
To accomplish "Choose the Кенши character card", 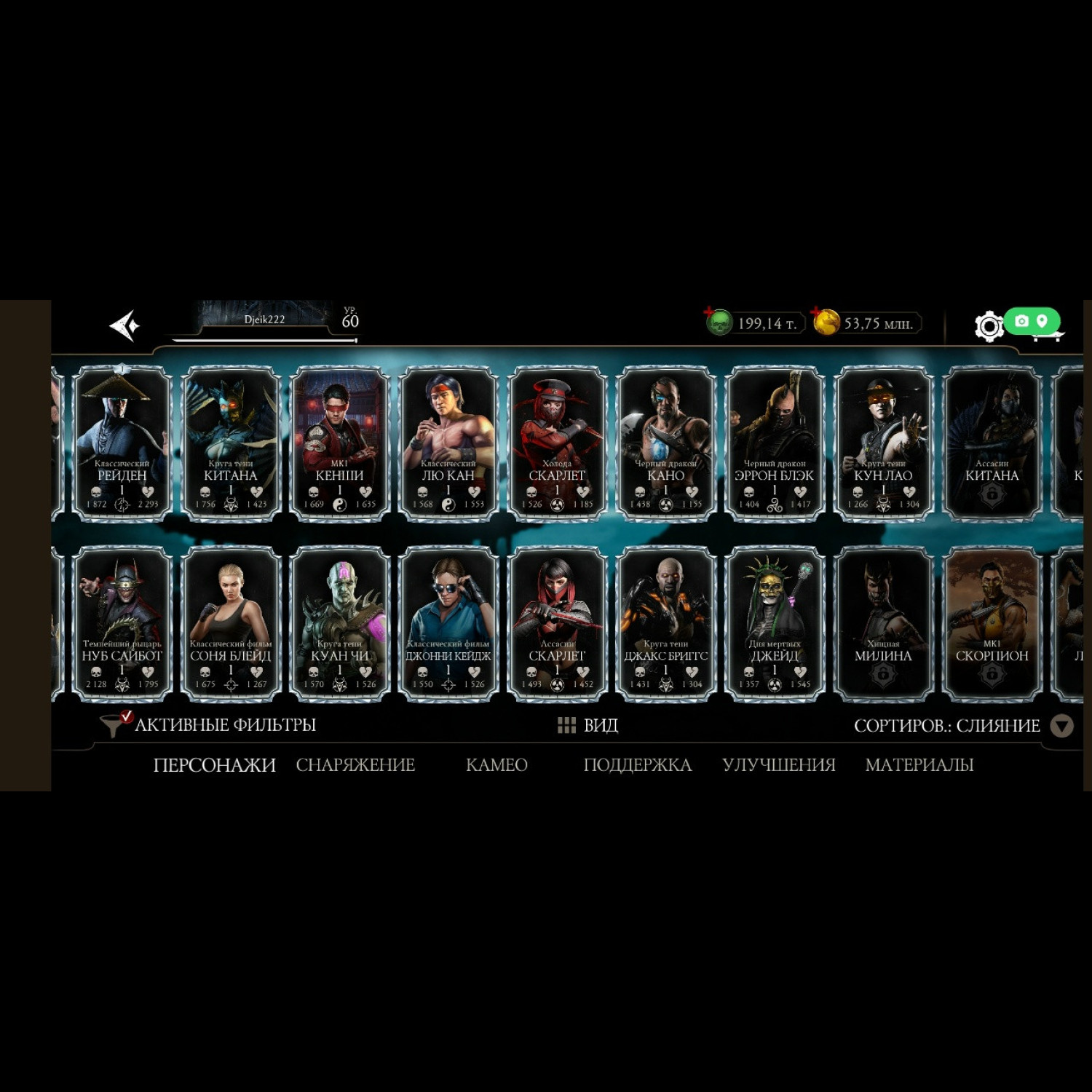I will tap(339, 443).
